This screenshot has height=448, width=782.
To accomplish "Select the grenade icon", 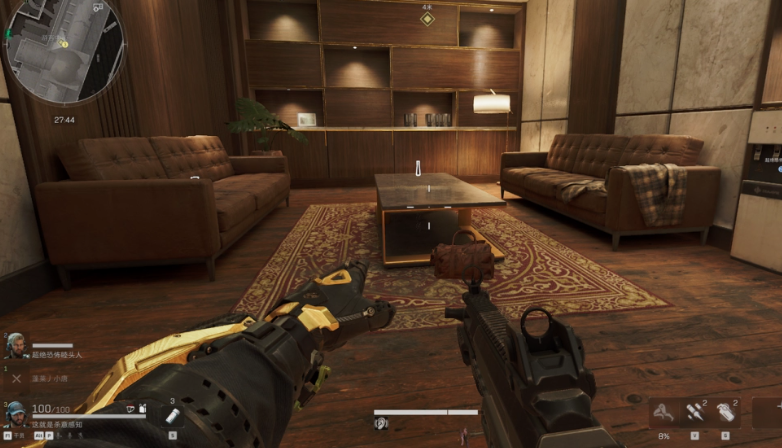I will (x=726, y=412).
